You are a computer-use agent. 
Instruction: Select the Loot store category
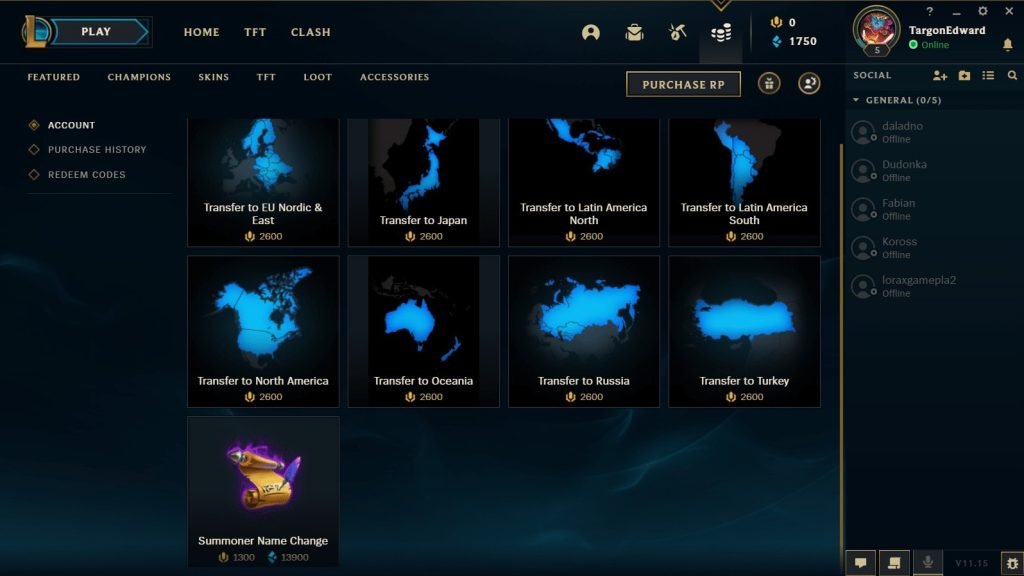317,77
